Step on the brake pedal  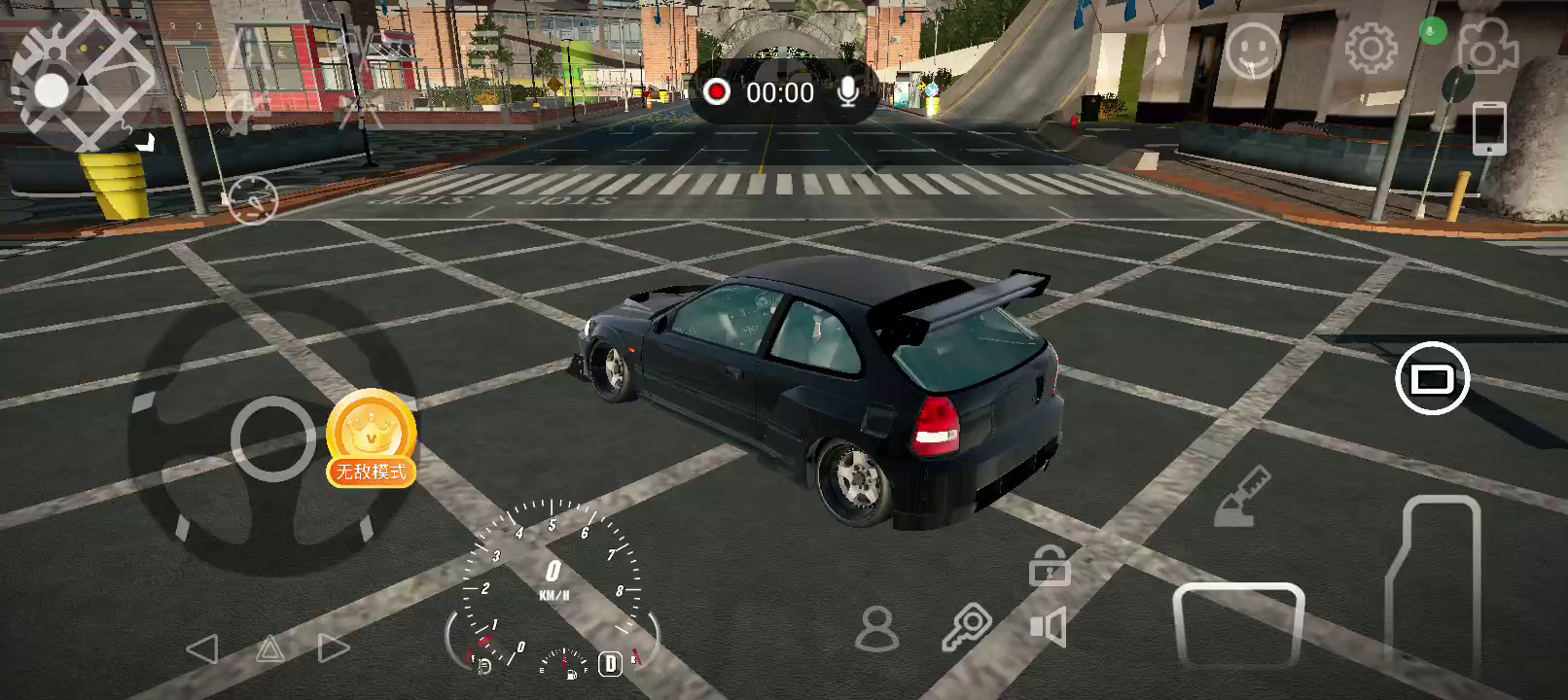click(1237, 624)
